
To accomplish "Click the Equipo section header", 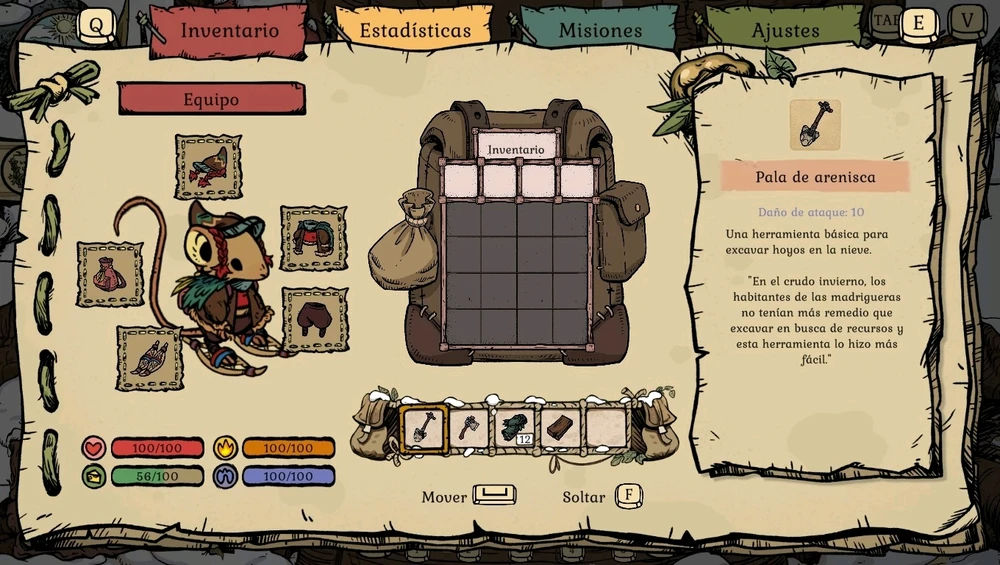I will (211, 99).
